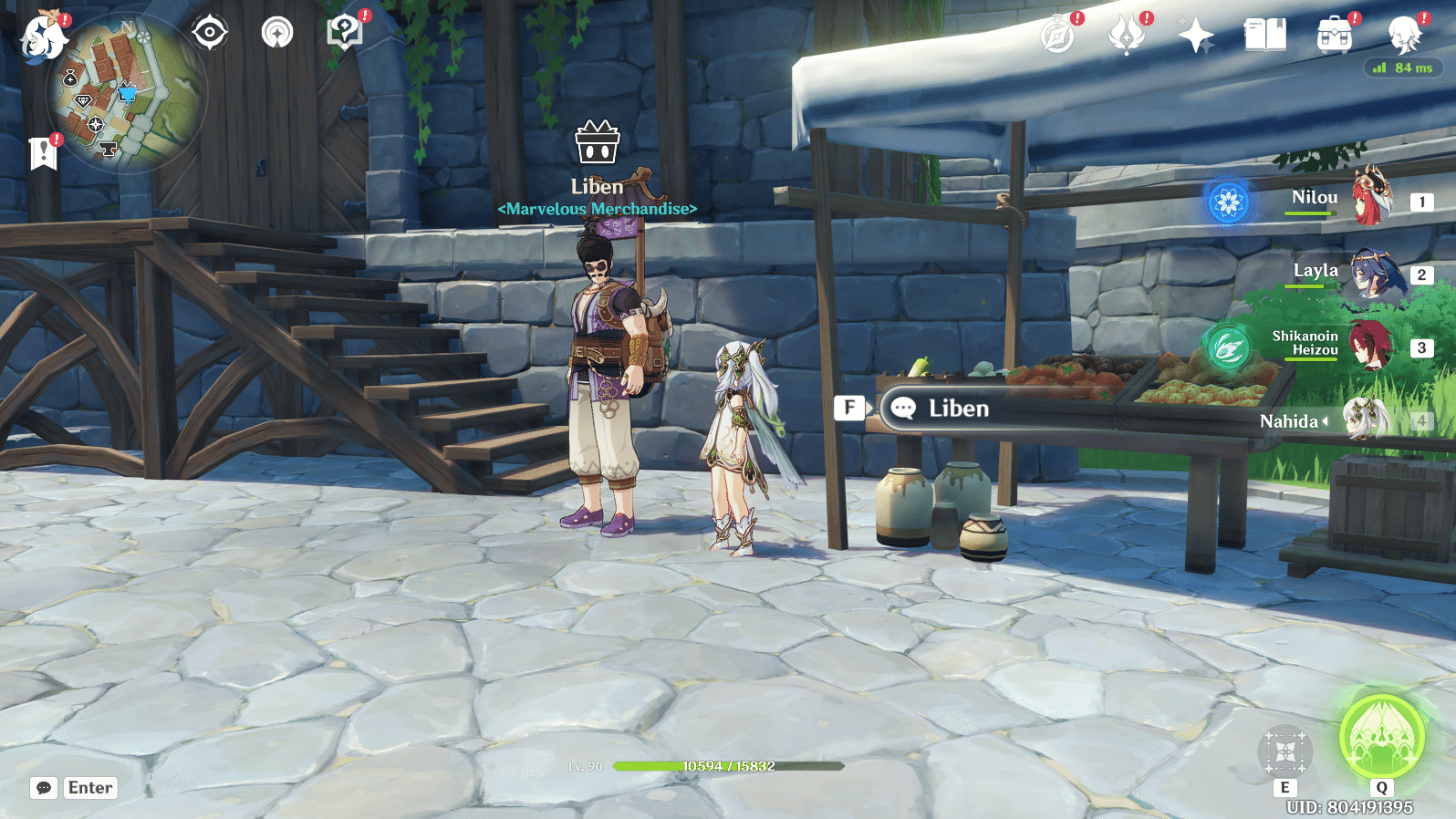Click the party setup locator icon
Viewport: 1456px width, 819px height.
[x=277, y=31]
